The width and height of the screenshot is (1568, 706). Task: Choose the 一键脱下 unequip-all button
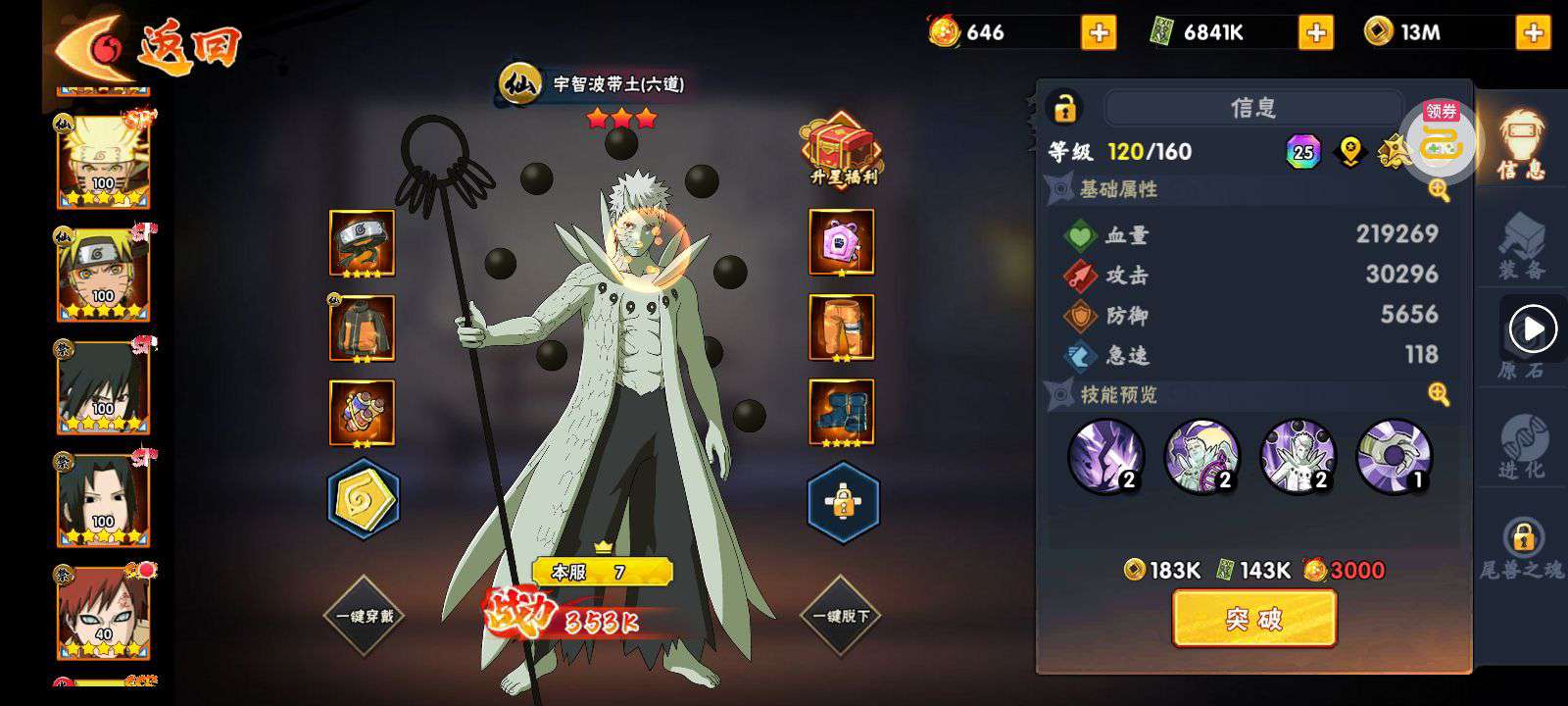click(x=841, y=616)
